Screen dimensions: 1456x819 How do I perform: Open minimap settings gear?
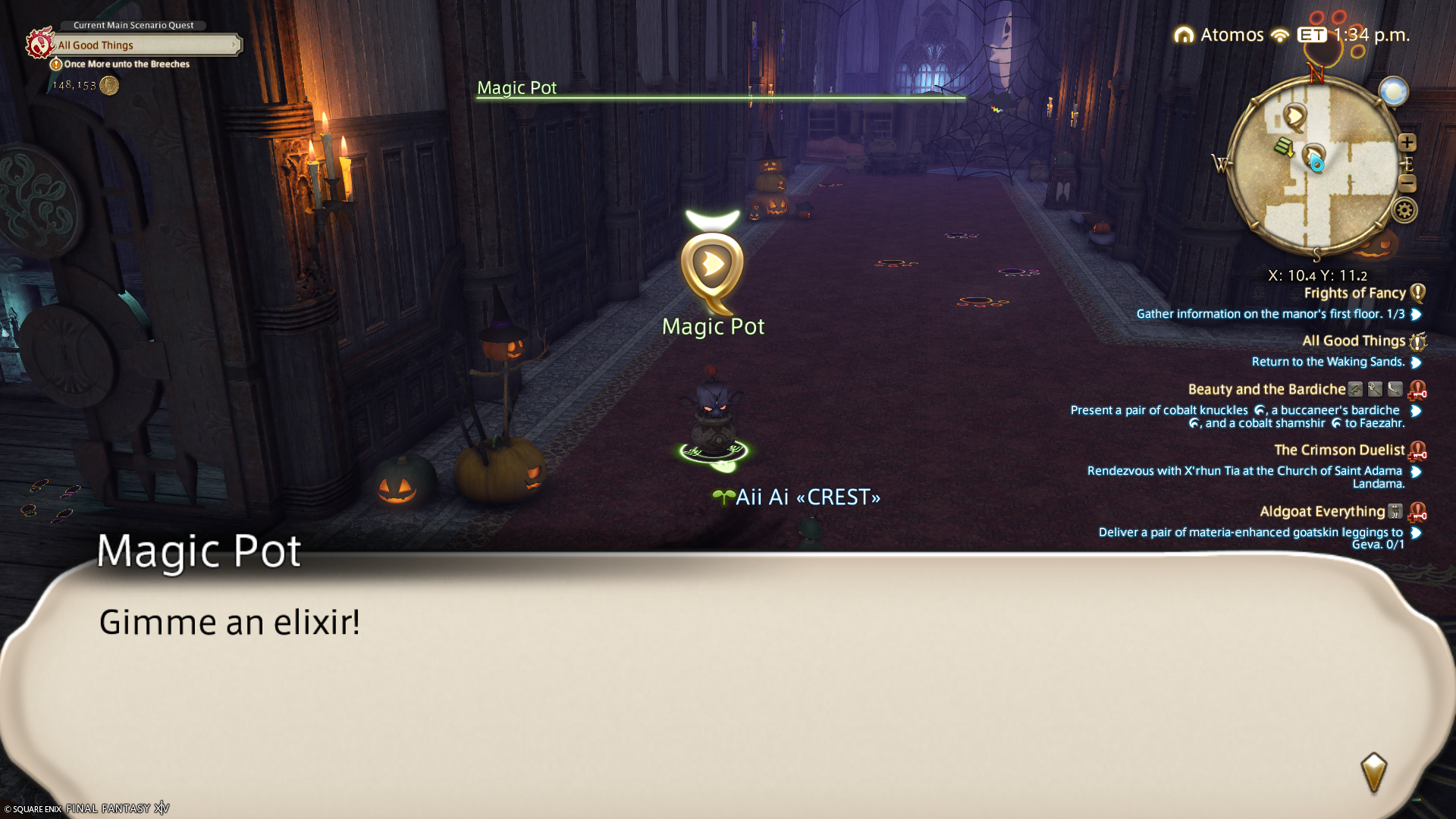pos(1404,210)
